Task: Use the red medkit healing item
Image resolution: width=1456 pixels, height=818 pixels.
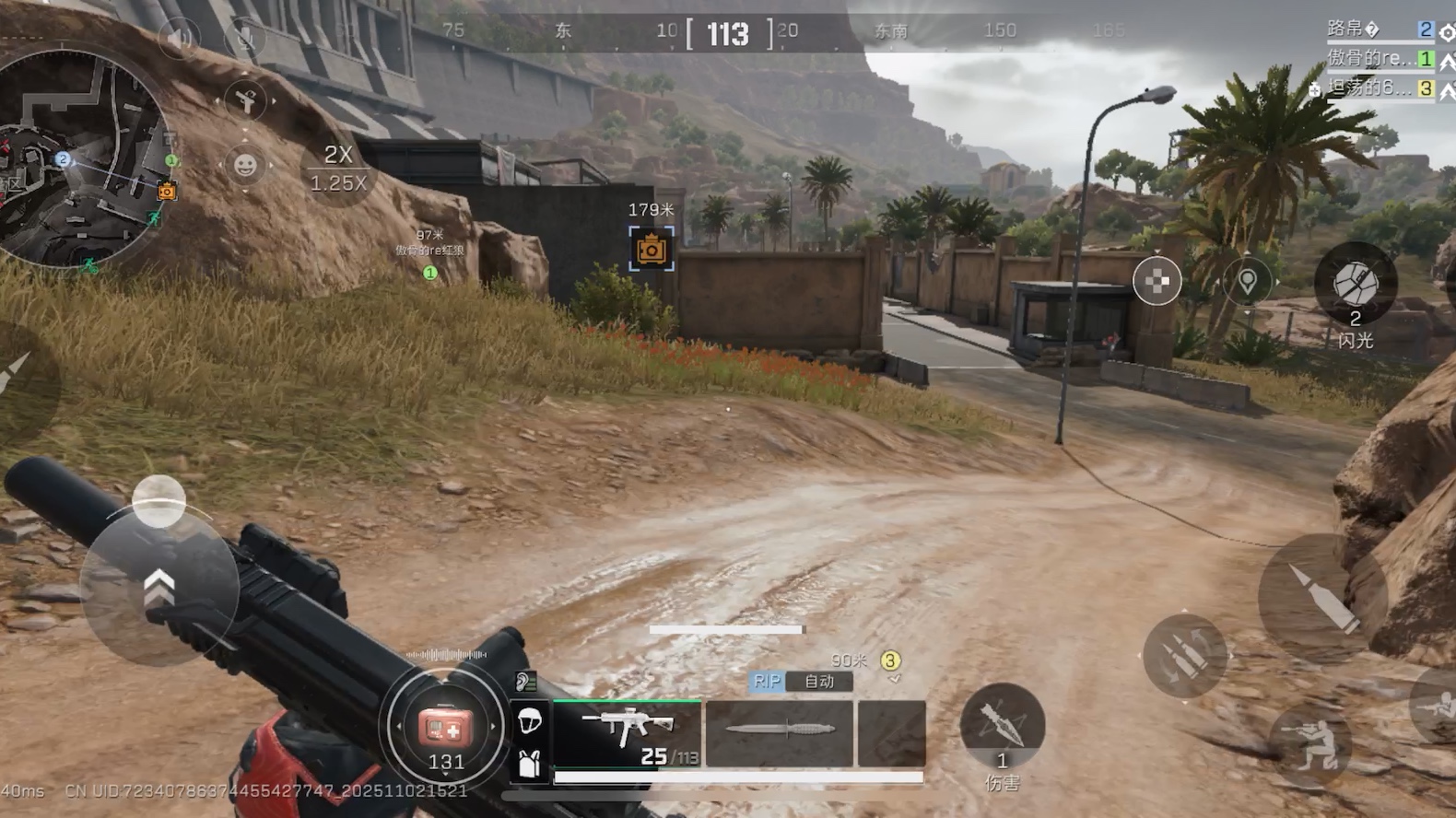Action: 446,729
